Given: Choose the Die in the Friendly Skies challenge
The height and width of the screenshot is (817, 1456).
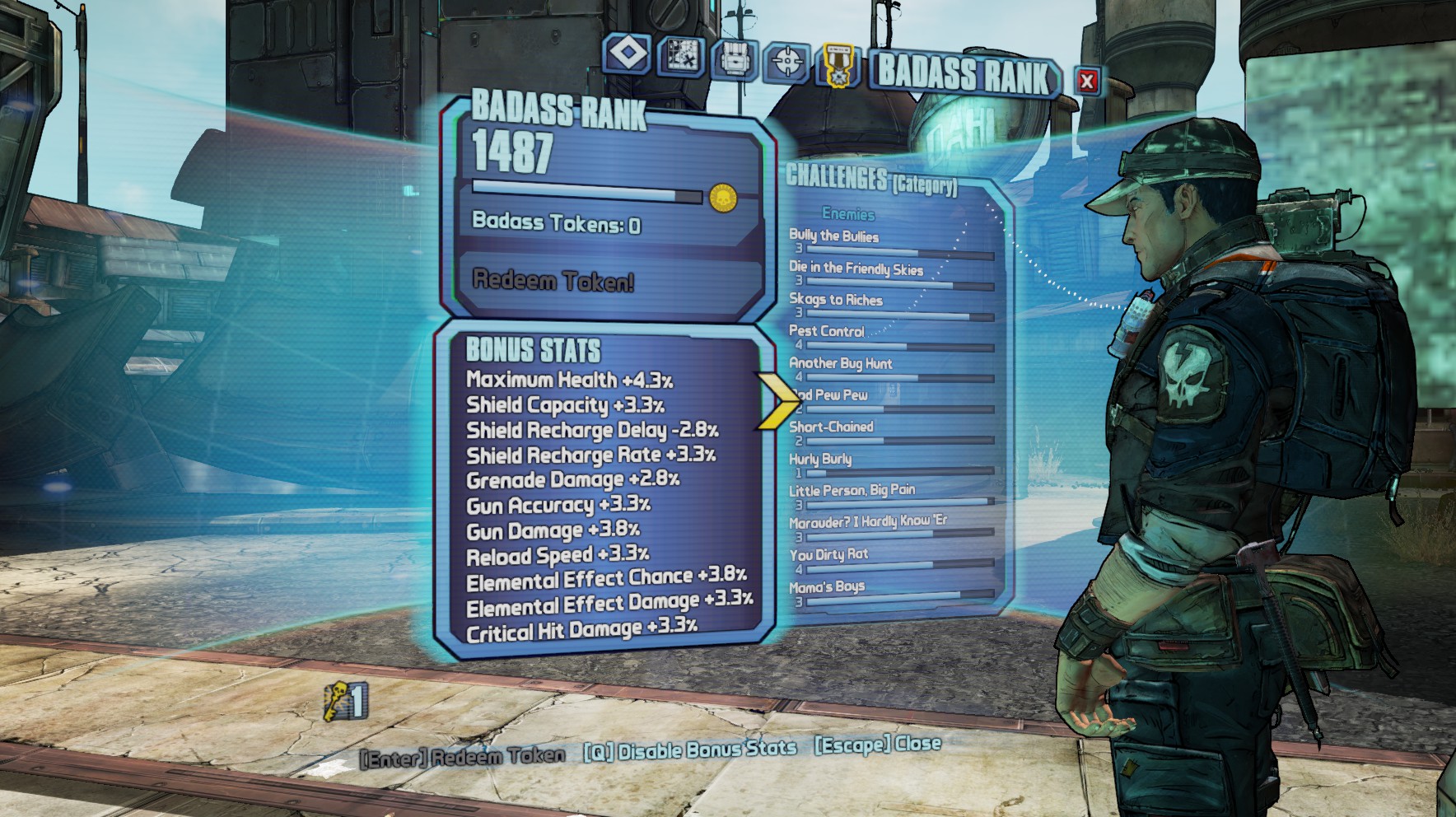Looking at the screenshot, I should (856, 268).
